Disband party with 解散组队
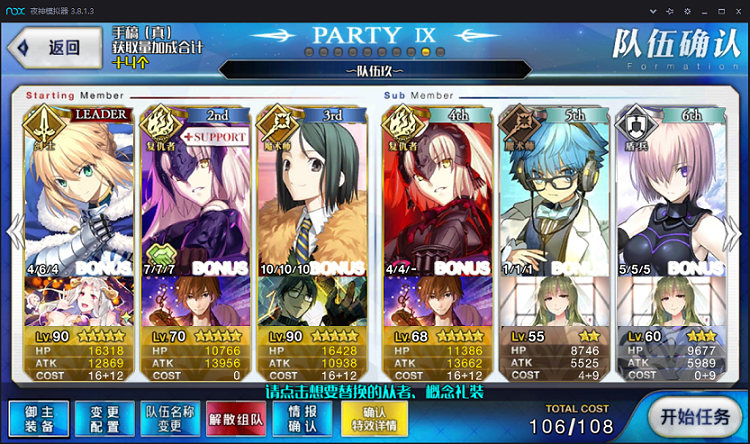 (237, 418)
